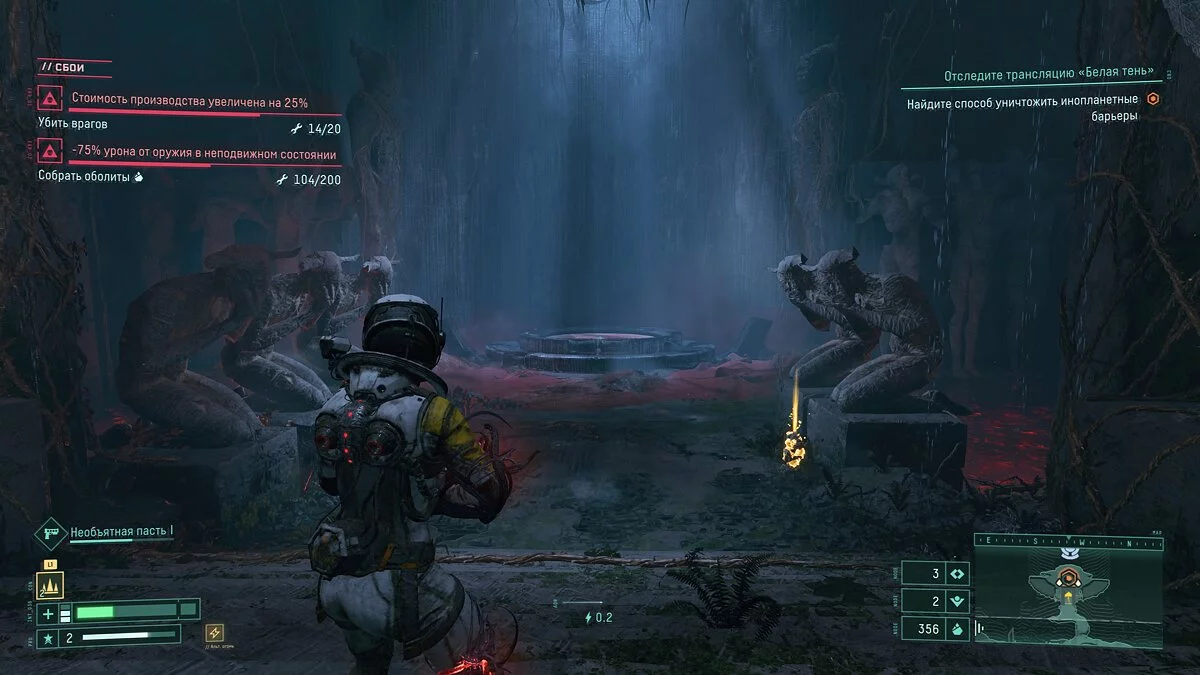Click the orange hexagon objective icon

[x=1152, y=99]
